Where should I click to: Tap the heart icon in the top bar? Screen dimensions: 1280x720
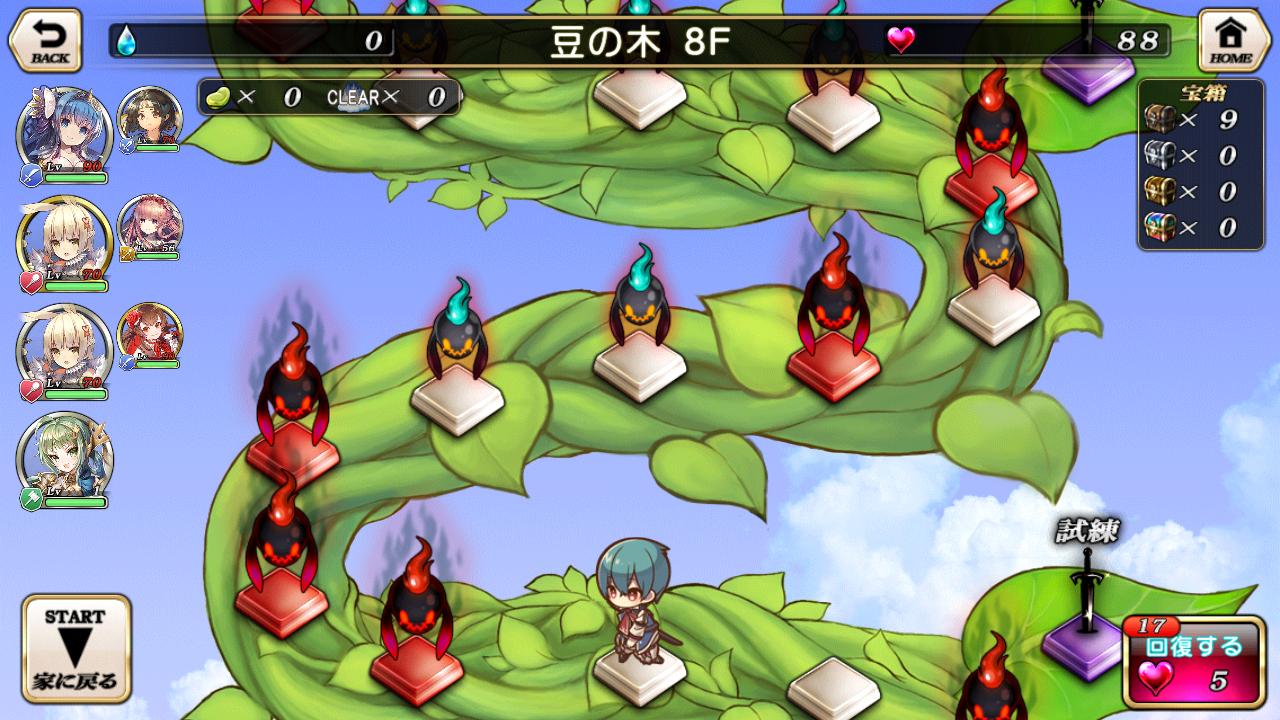tap(899, 41)
